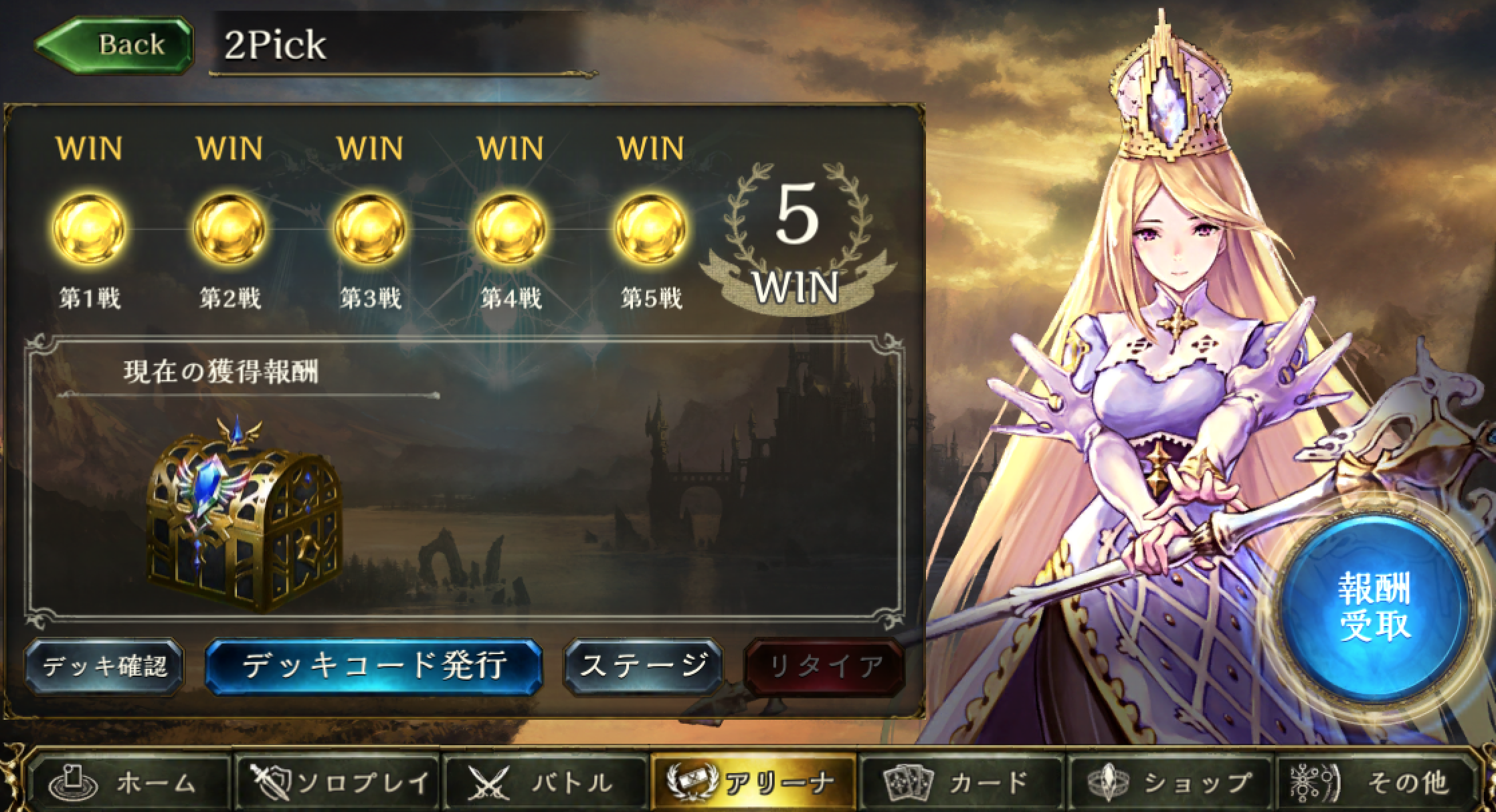Viewport: 1496px width, 812px height.
Task: Open the ソロプレイ tab
Action: tap(338, 781)
